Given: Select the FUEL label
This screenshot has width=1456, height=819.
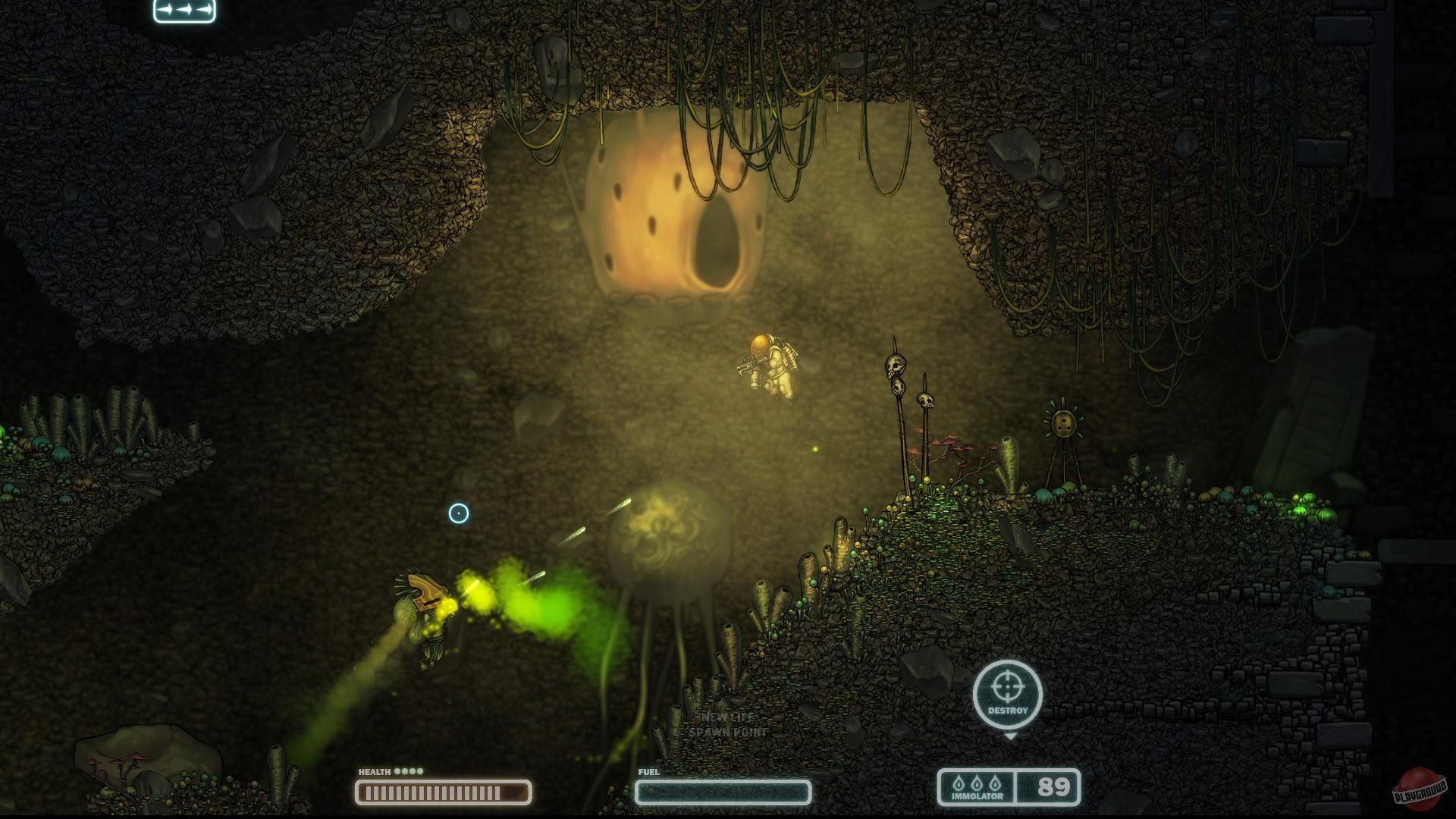Looking at the screenshot, I should 648,770.
